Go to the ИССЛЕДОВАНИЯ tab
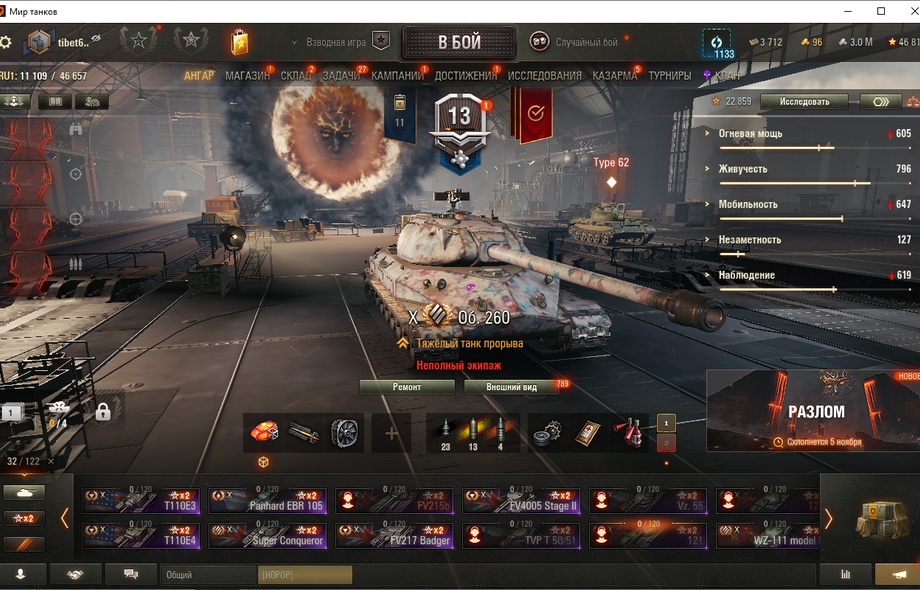920x590 pixels. coord(544,76)
